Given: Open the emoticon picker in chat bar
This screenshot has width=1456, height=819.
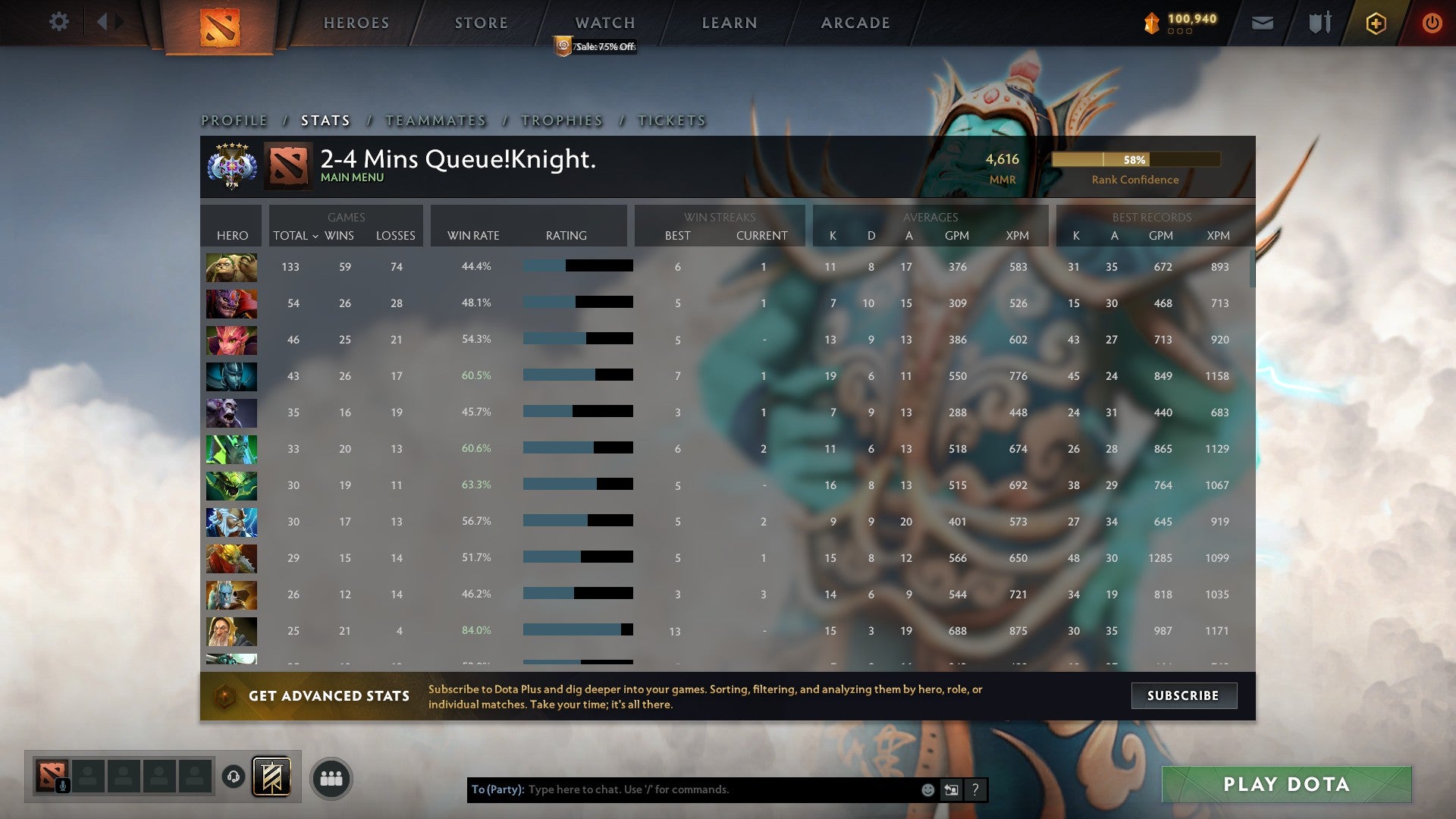Looking at the screenshot, I should [927, 789].
